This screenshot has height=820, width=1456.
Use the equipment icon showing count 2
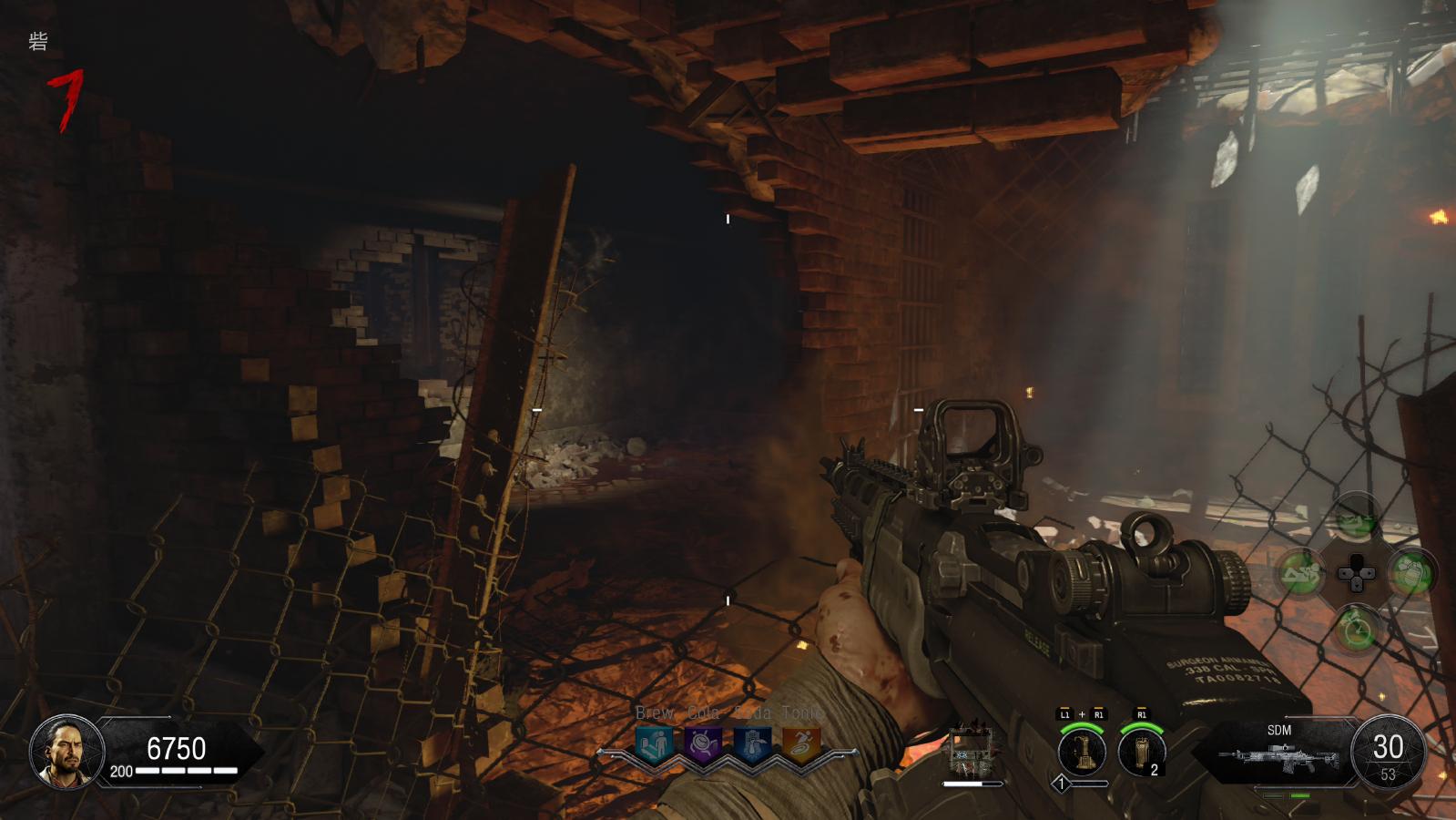(1142, 752)
